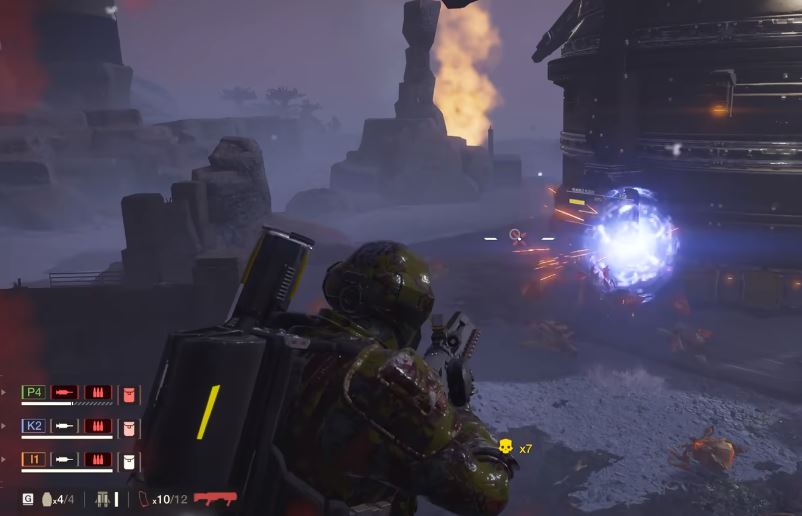
Task: Click the yellow skull kill-streak icon
Action: click(x=506, y=448)
